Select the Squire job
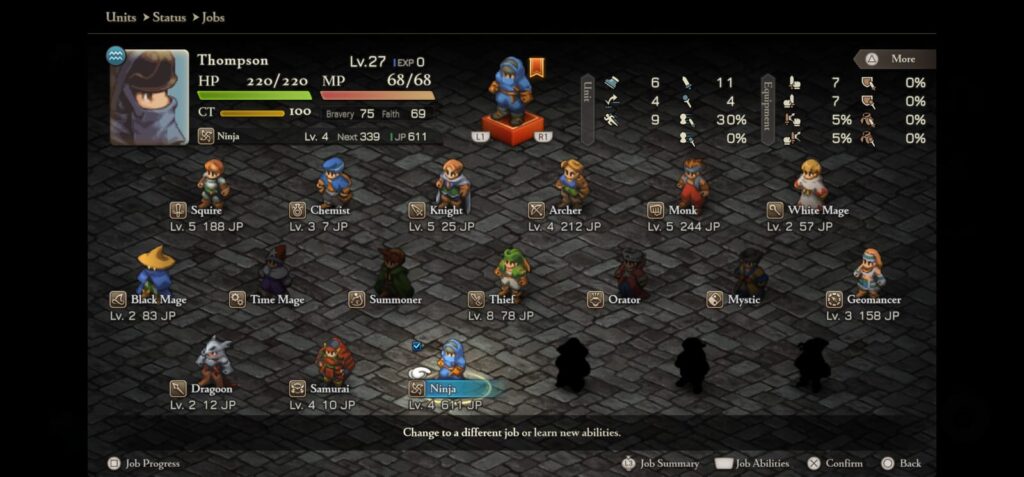 click(x=211, y=185)
